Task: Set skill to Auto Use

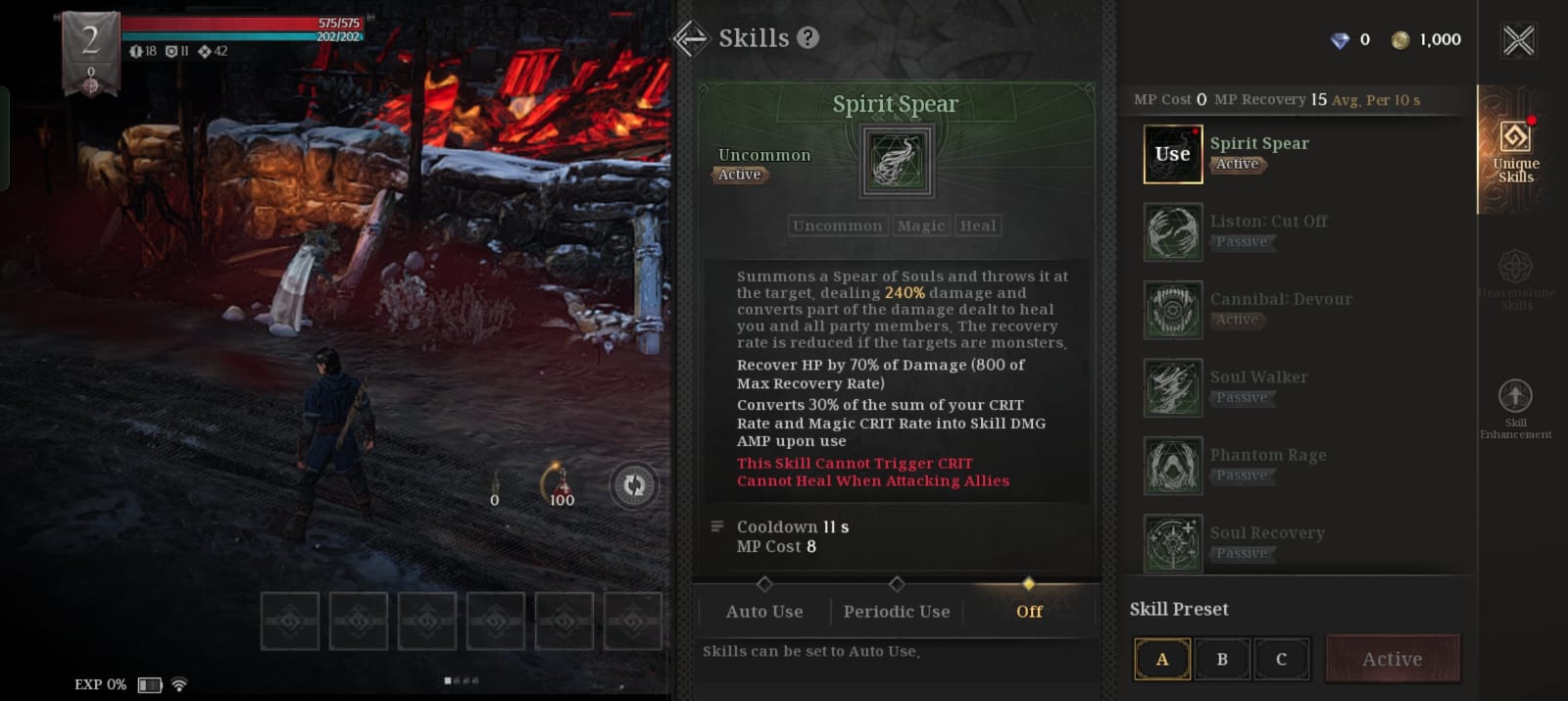Action: point(764,611)
